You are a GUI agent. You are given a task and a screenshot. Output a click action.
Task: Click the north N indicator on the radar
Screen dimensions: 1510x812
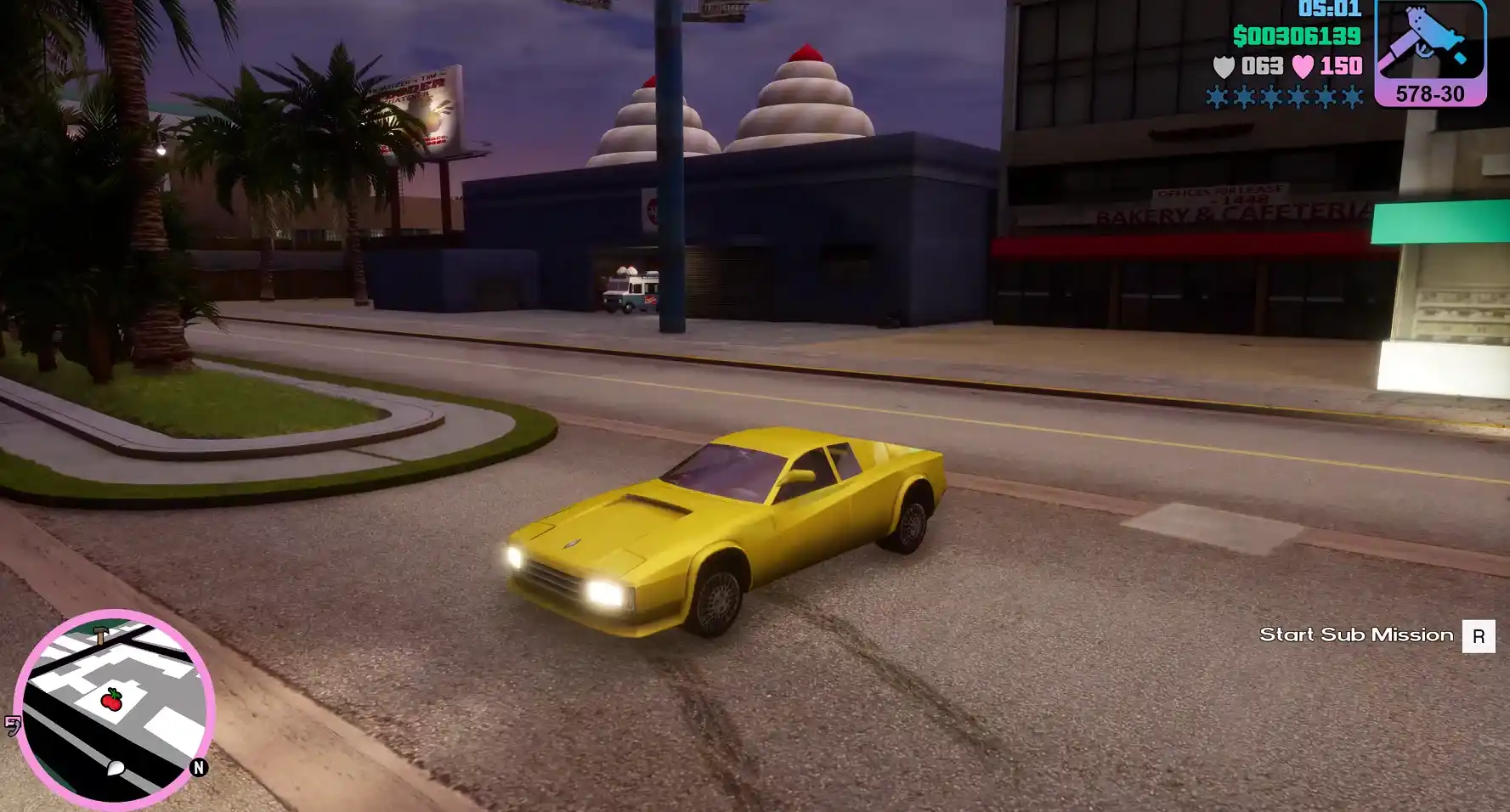199,768
